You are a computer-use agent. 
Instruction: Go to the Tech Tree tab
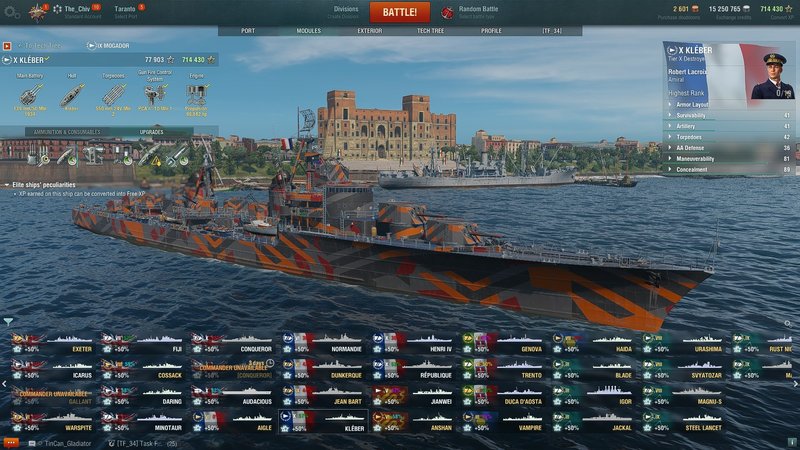pos(431,31)
